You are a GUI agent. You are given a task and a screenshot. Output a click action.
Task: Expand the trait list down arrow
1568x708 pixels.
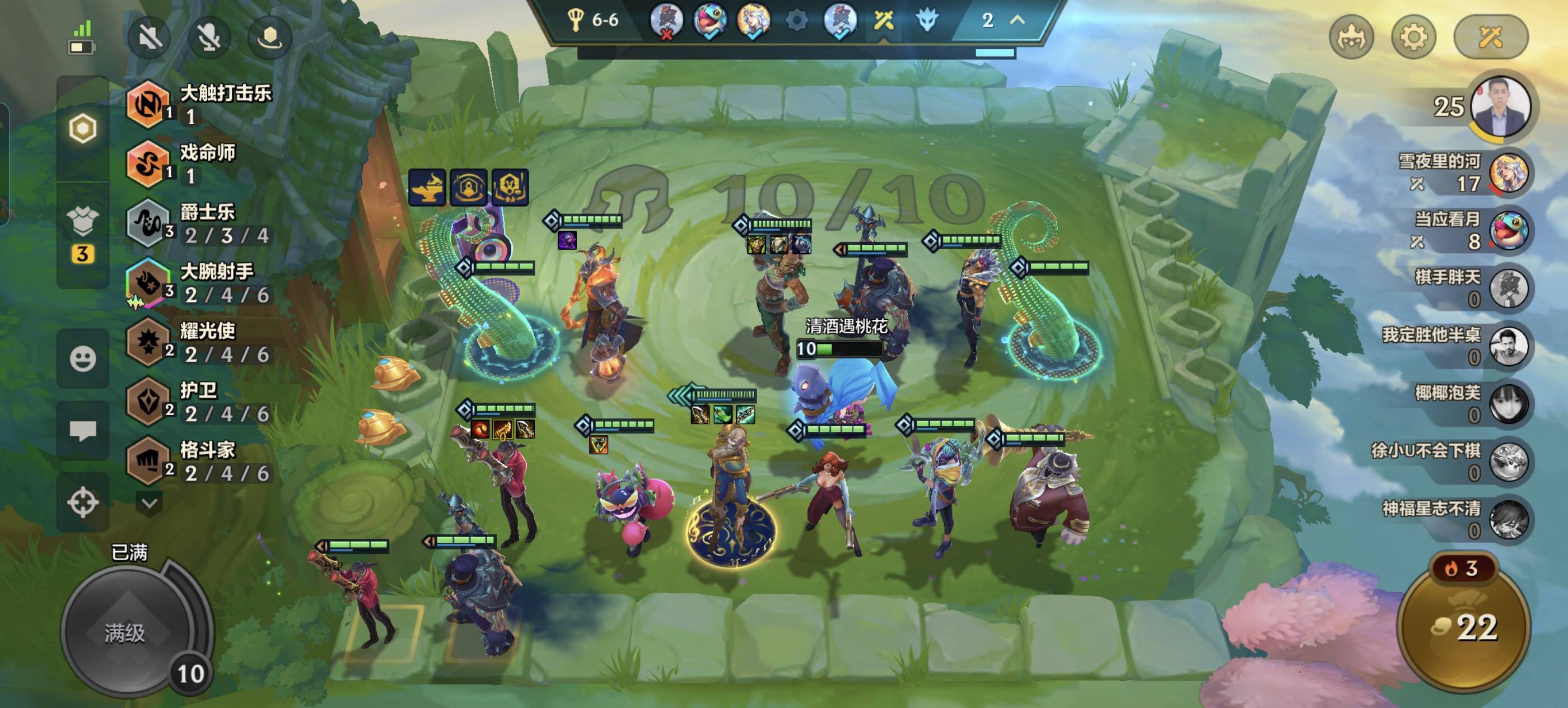pyautogui.click(x=150, y=503)
